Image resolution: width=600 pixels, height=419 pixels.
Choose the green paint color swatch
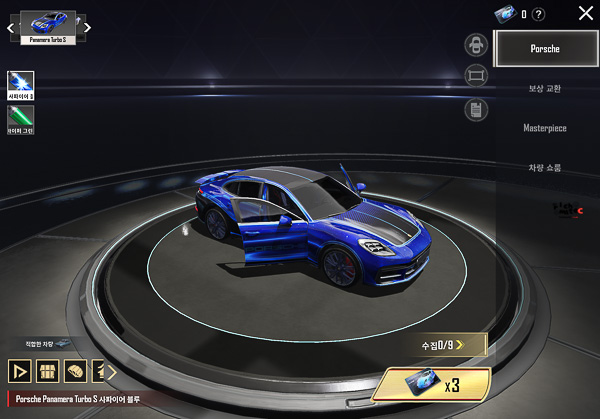point(21,119)
